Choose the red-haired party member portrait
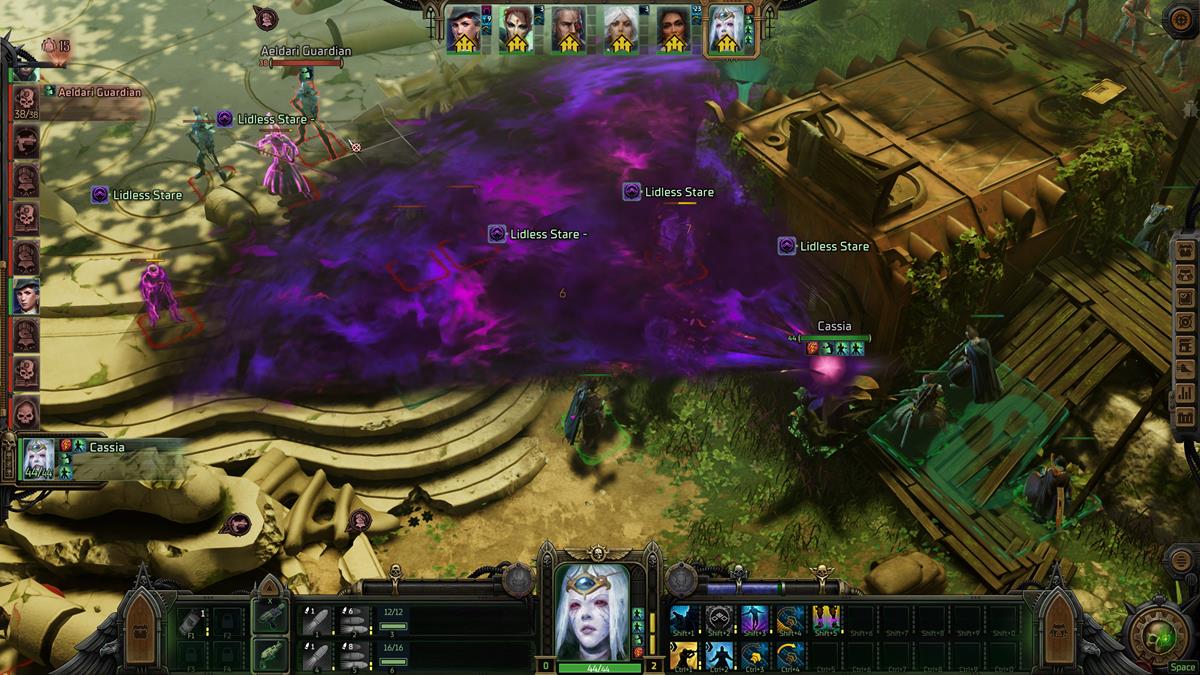The height and width of the screenshot is (675, 1200). [x=517, y=32]
